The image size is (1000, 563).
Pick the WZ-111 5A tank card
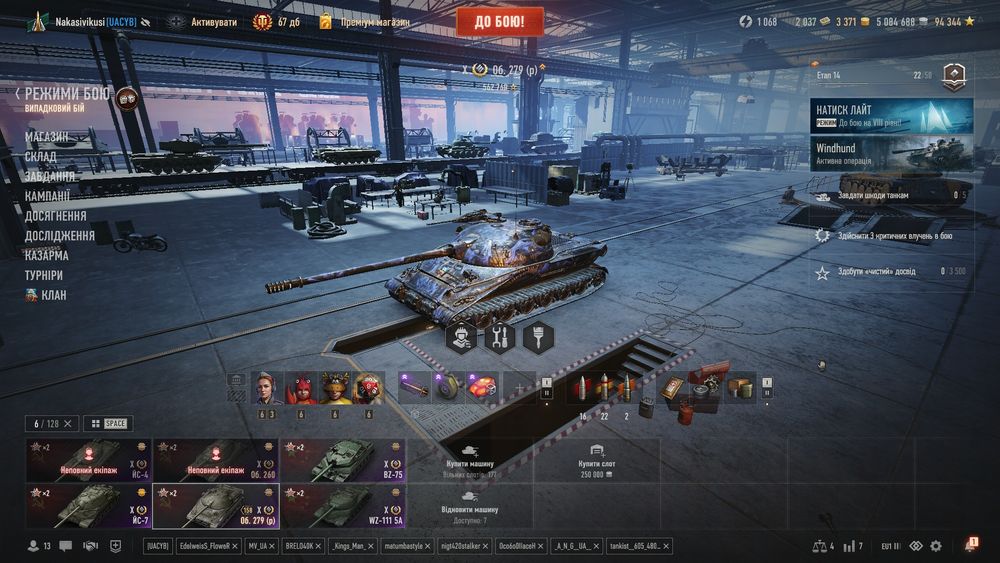[343, 504]
